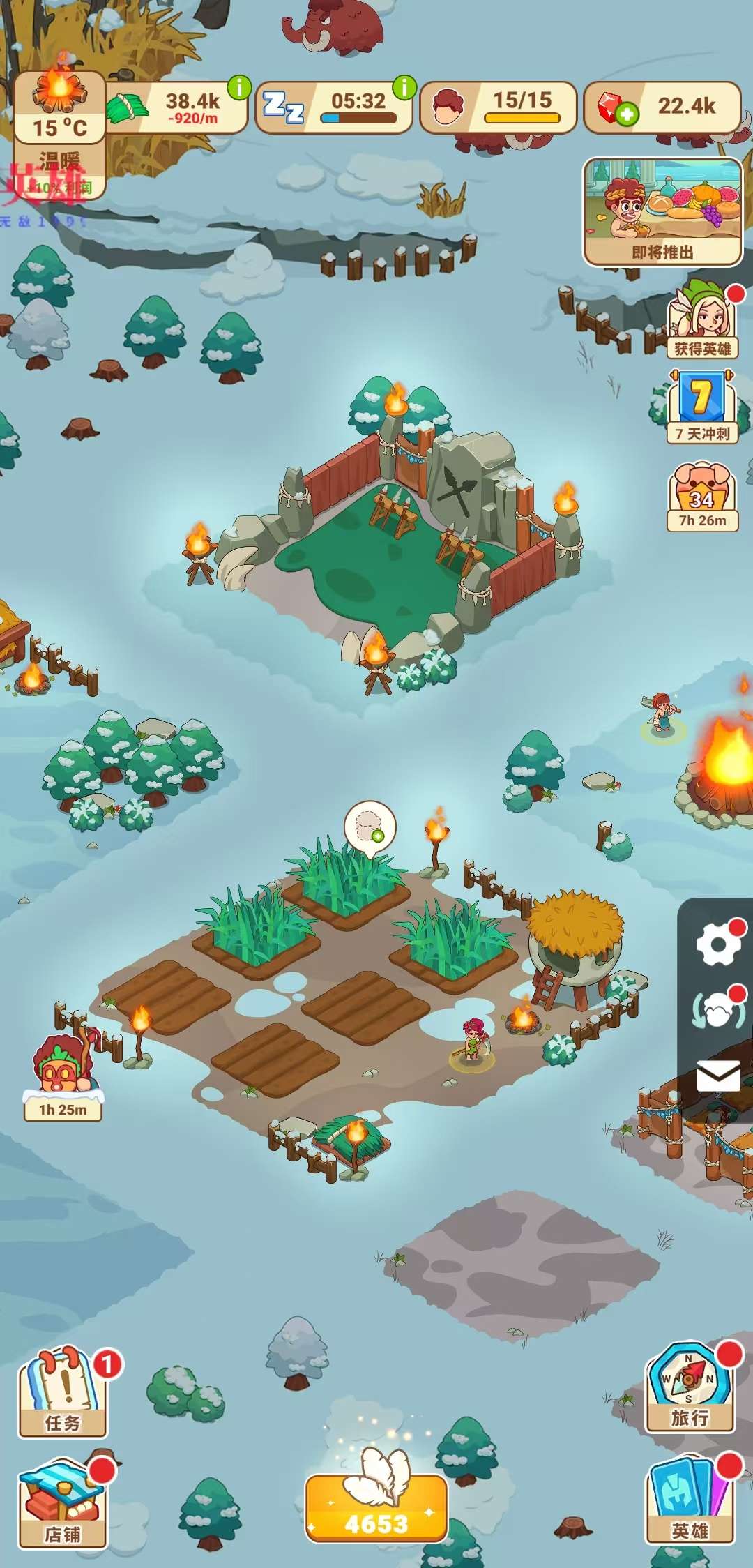Open the 旅行 compass menu

click(690, 1388)
